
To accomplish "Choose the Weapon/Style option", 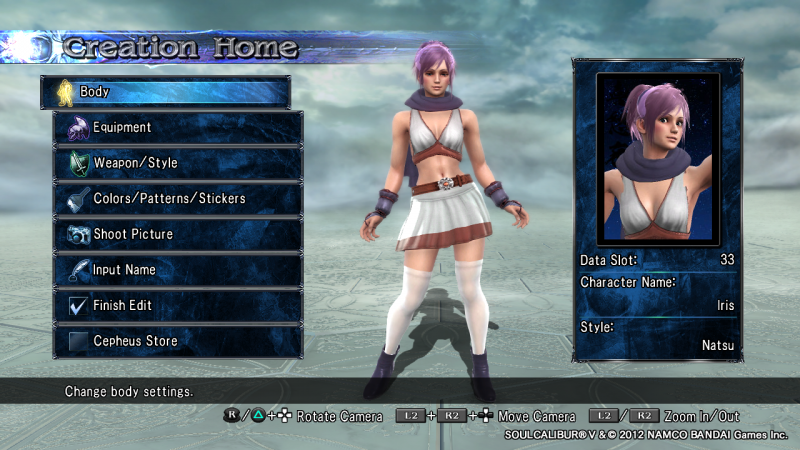I will pyautogui.click(x=178, y=163).
